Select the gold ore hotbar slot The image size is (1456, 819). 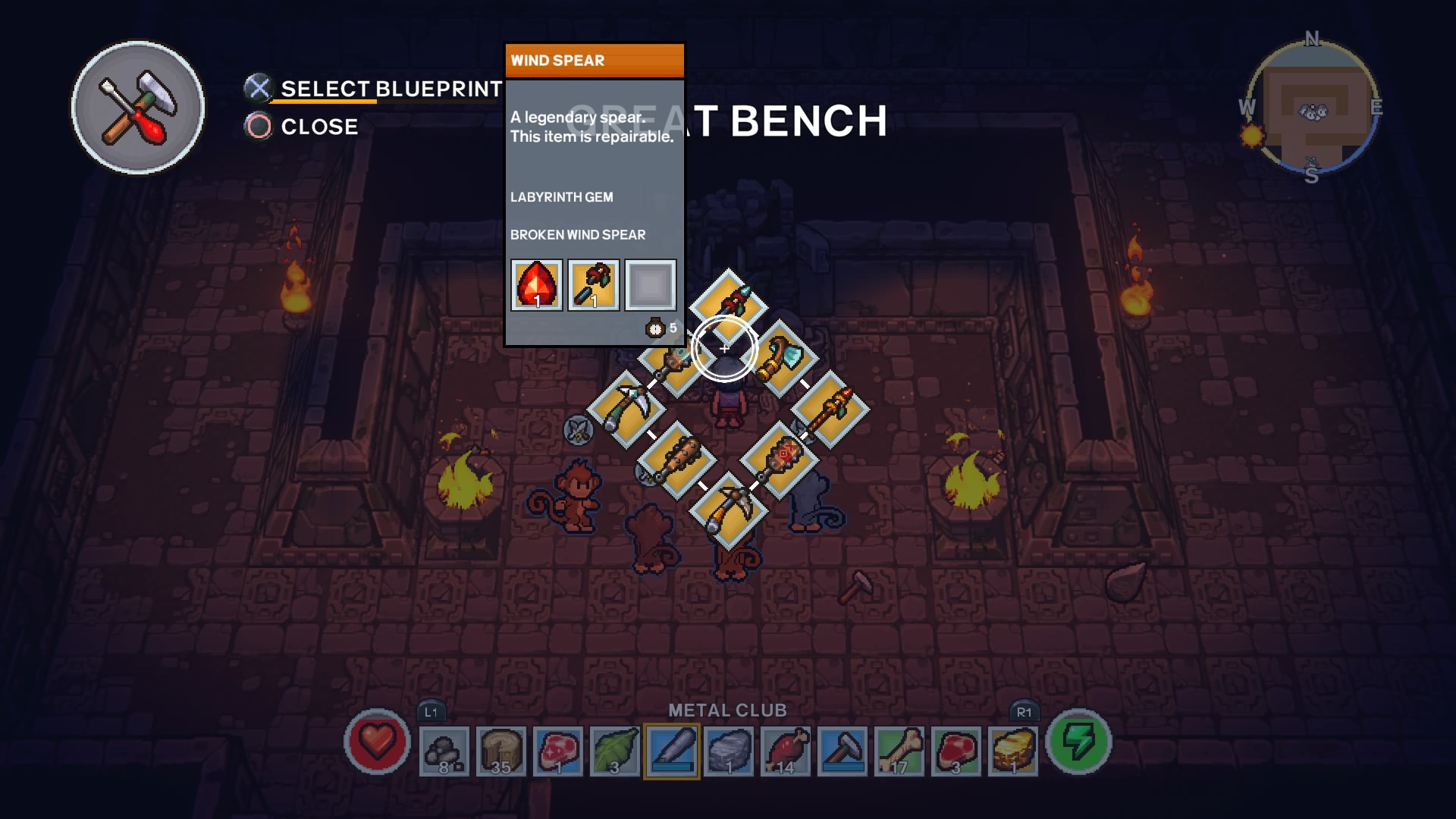coord(1013,751)
